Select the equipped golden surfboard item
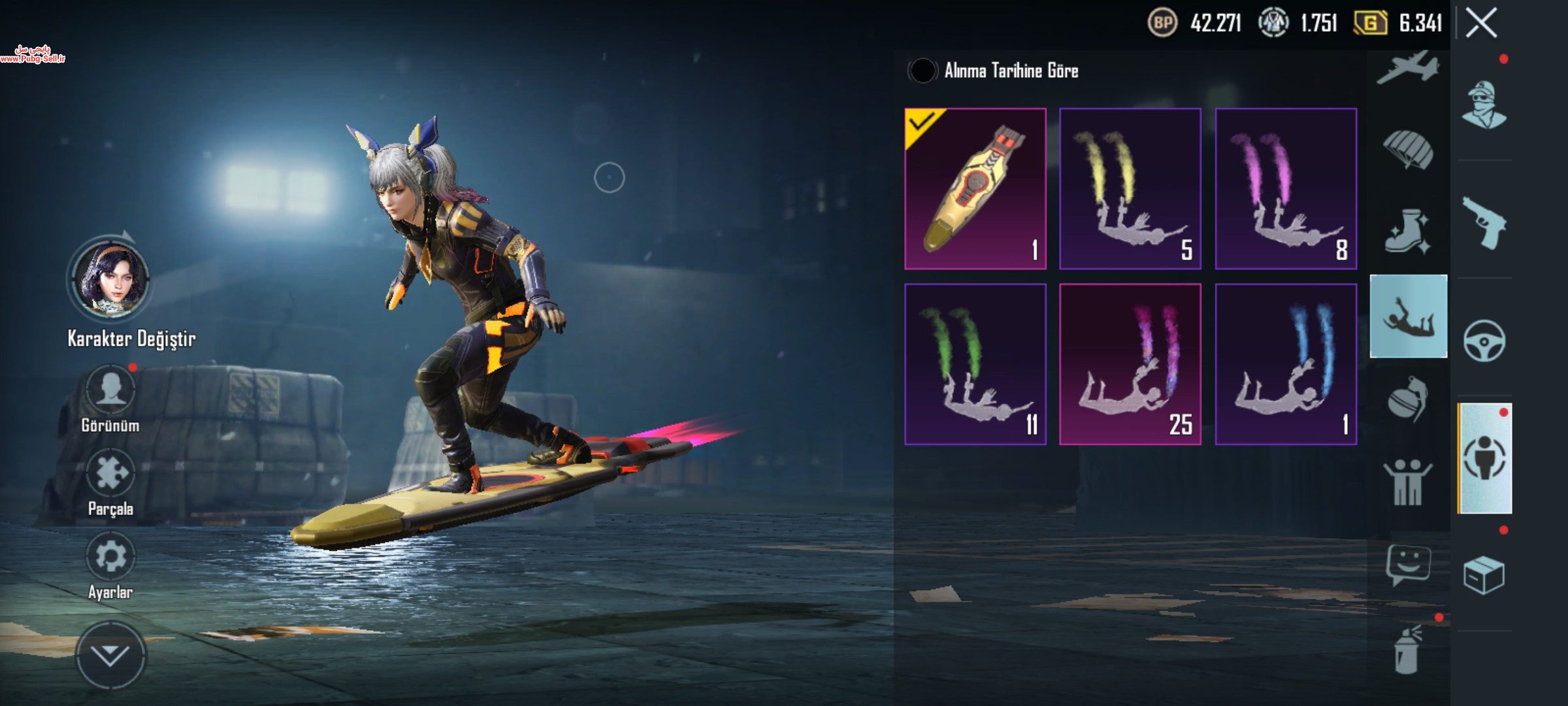 tap(975, 189)
